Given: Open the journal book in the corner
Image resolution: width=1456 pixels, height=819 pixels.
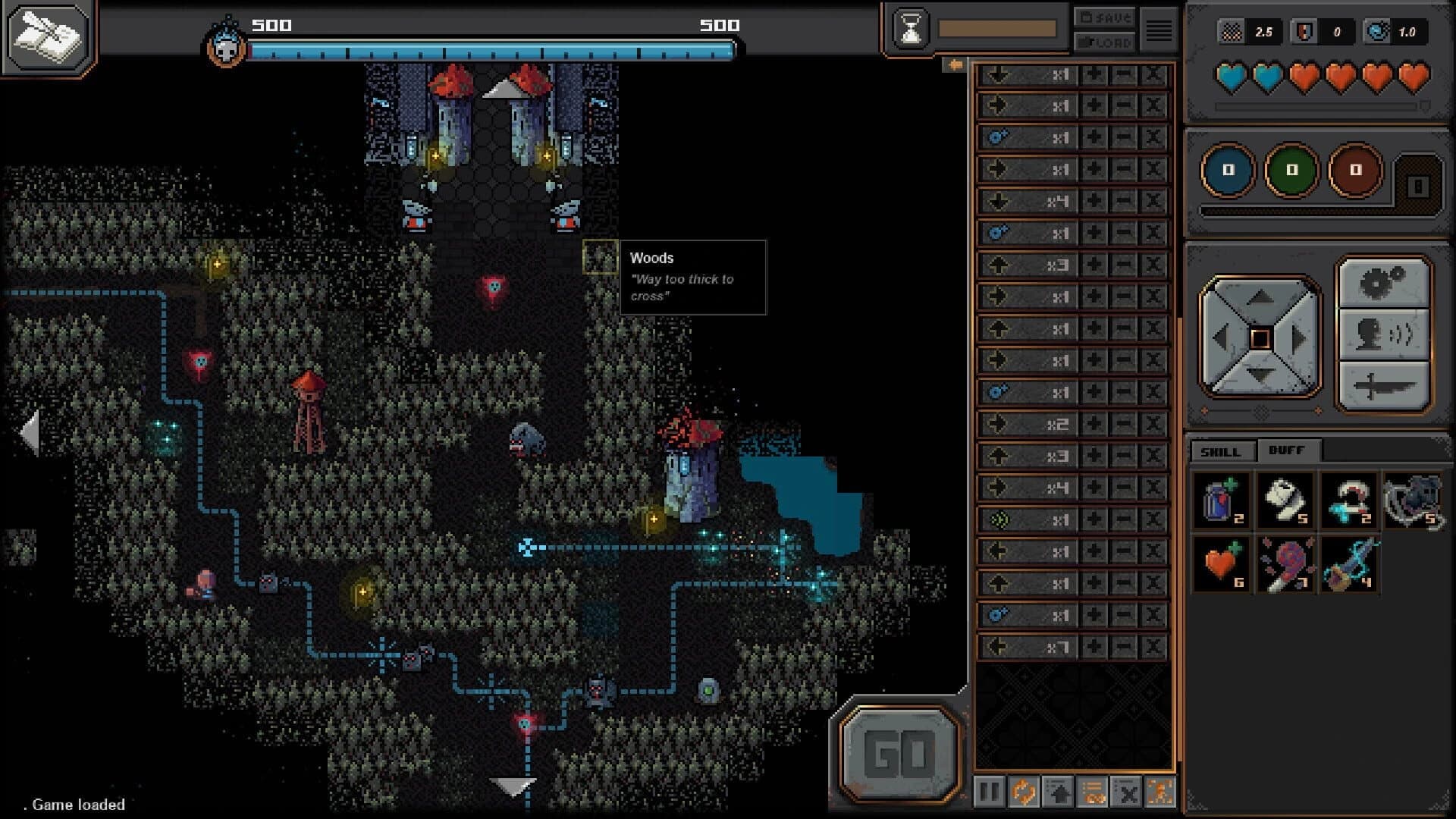Looking at the screenshot, I should tap(48, 36).
